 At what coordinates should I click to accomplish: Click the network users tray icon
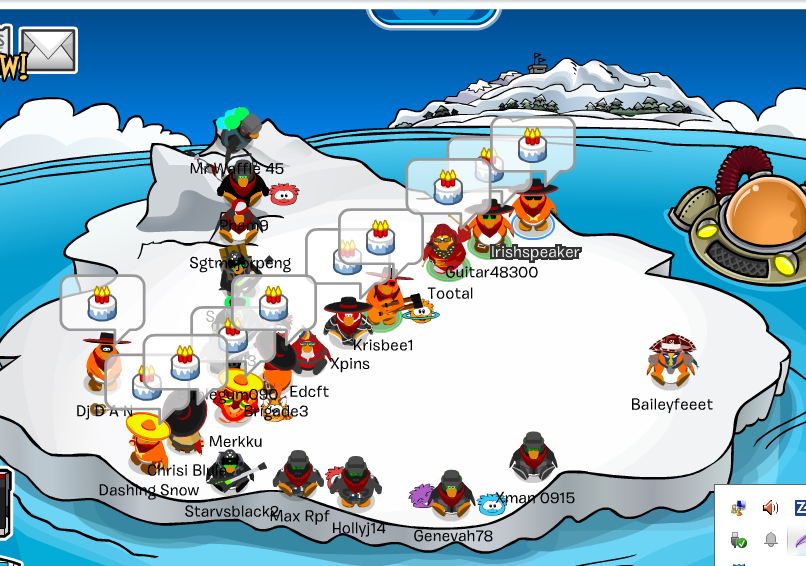pos(738,508)
